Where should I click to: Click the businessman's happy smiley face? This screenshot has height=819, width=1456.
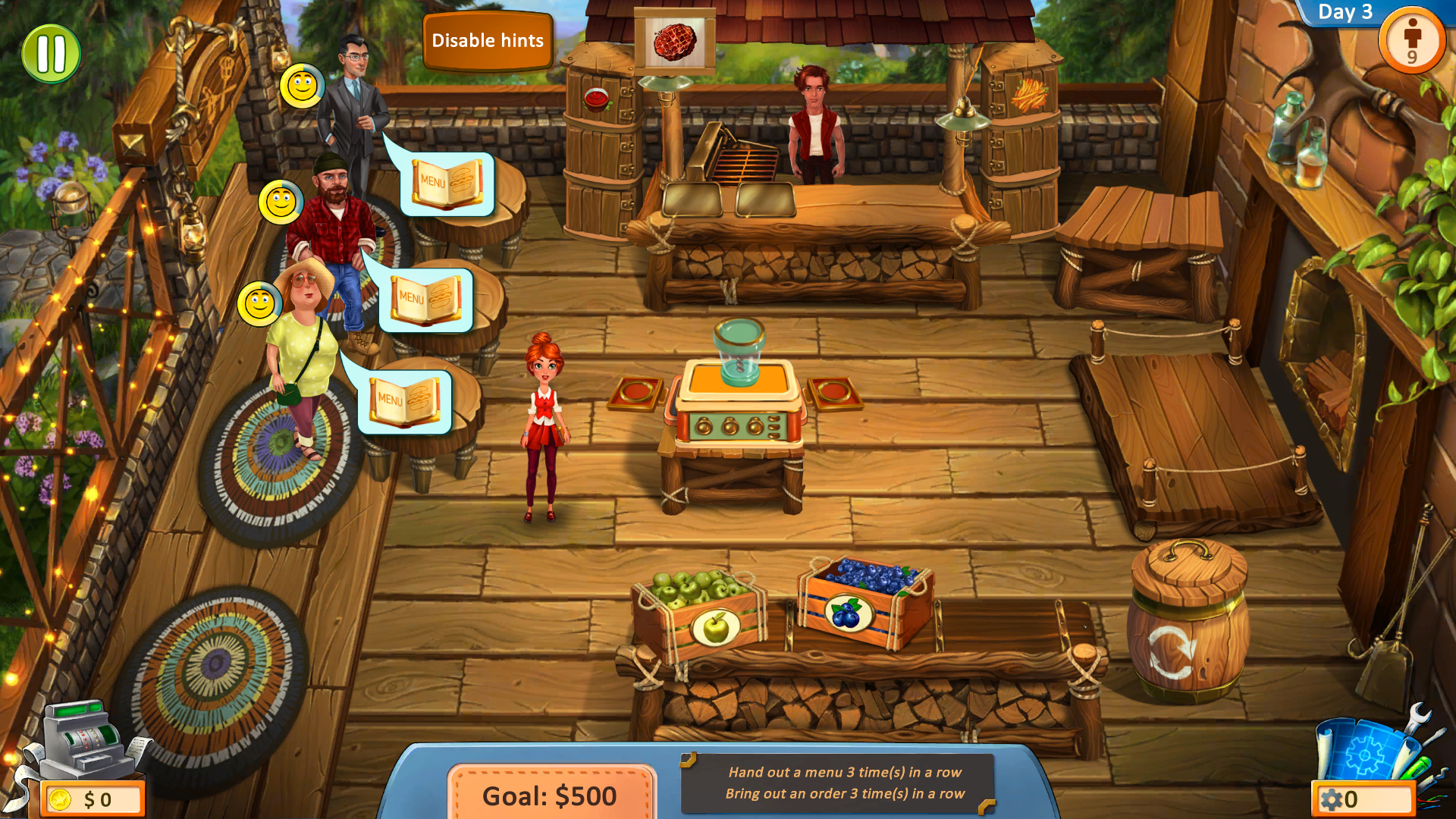point(303,86)
